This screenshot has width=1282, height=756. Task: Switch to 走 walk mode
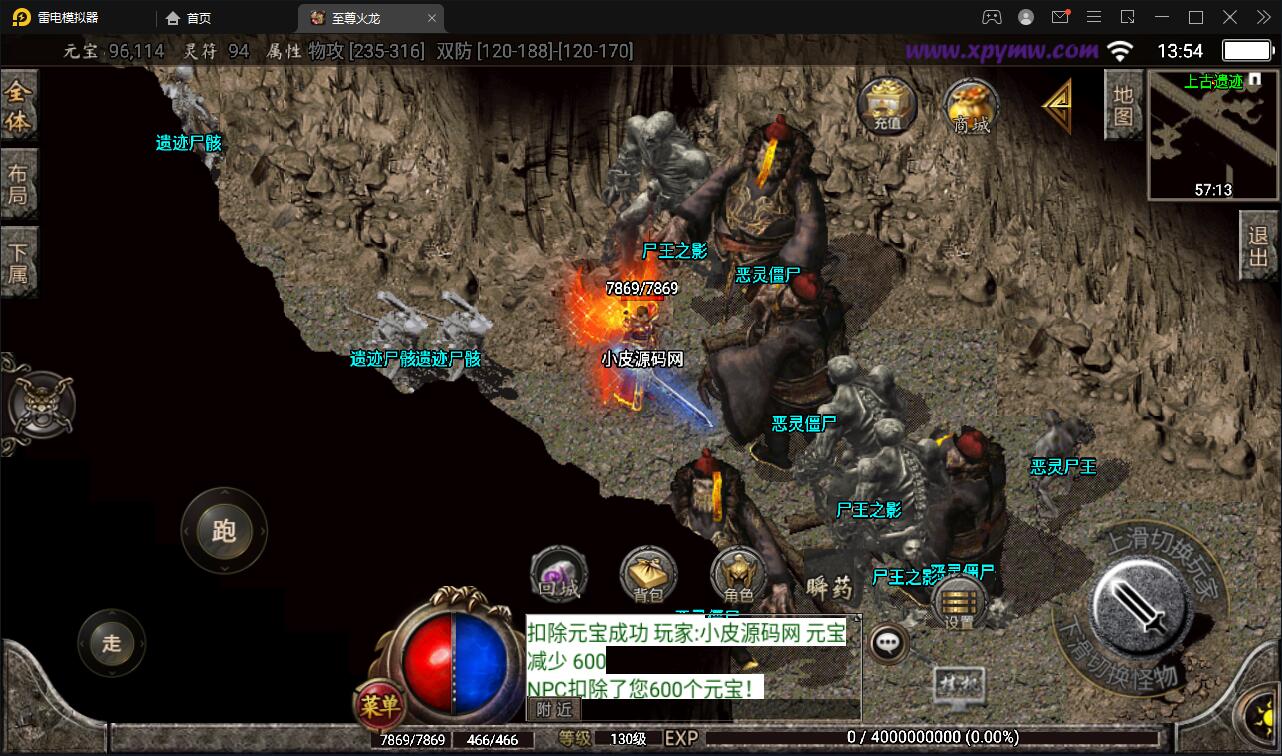[x=111, y=643]
